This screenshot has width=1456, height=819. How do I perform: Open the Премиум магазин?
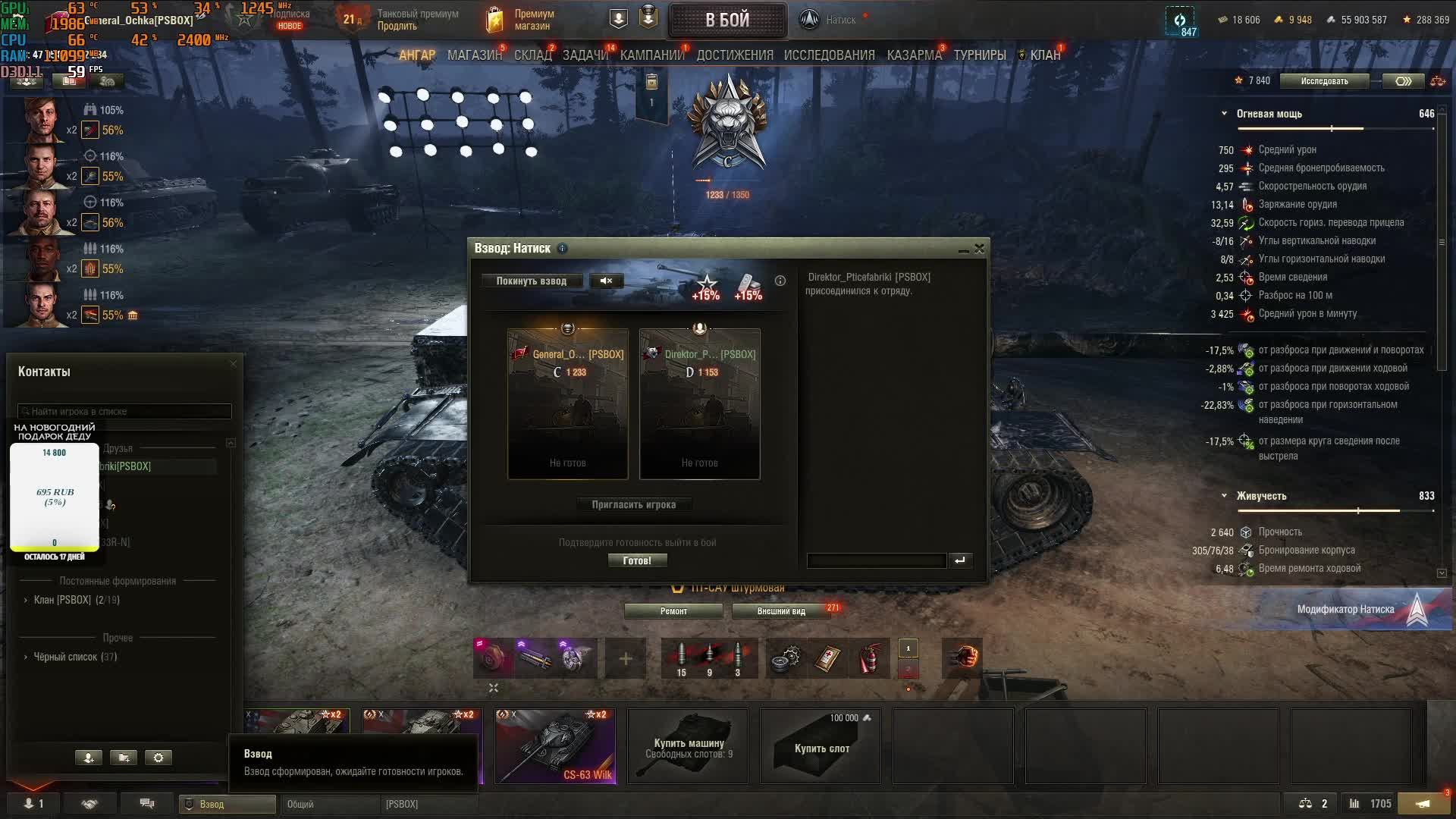(x=523, y=20)
